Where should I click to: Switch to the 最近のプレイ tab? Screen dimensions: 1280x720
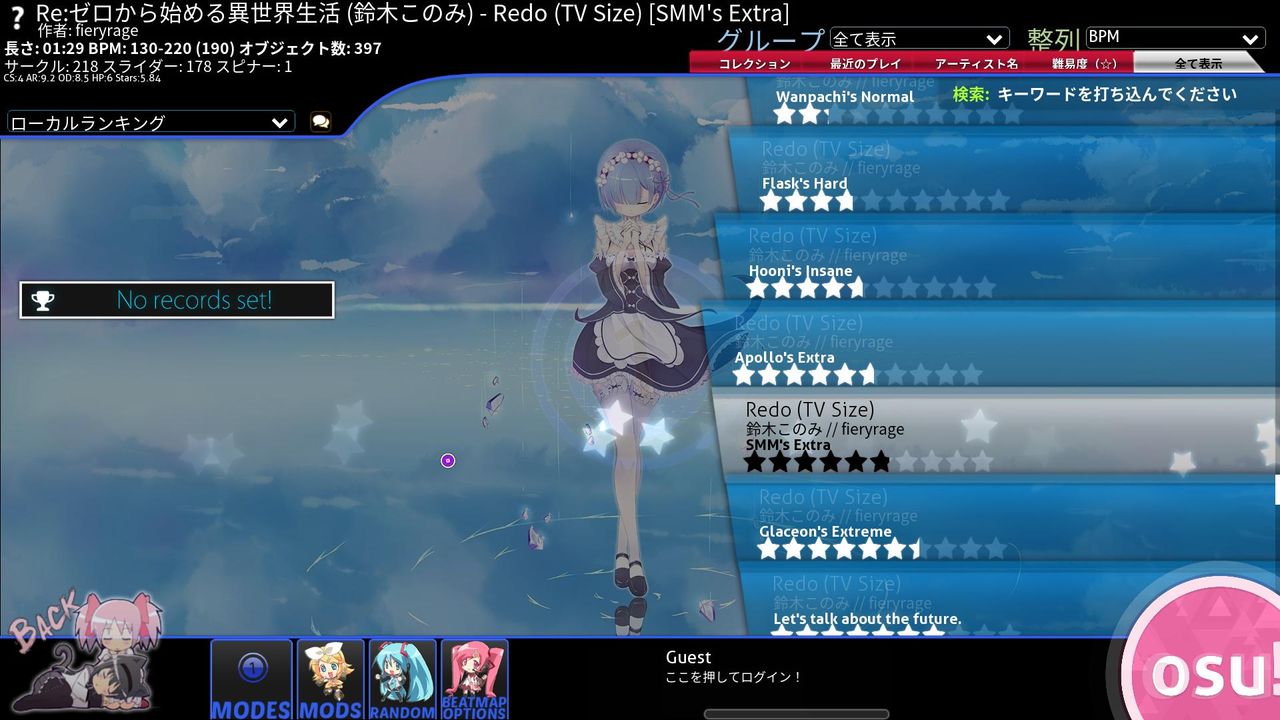864,62
